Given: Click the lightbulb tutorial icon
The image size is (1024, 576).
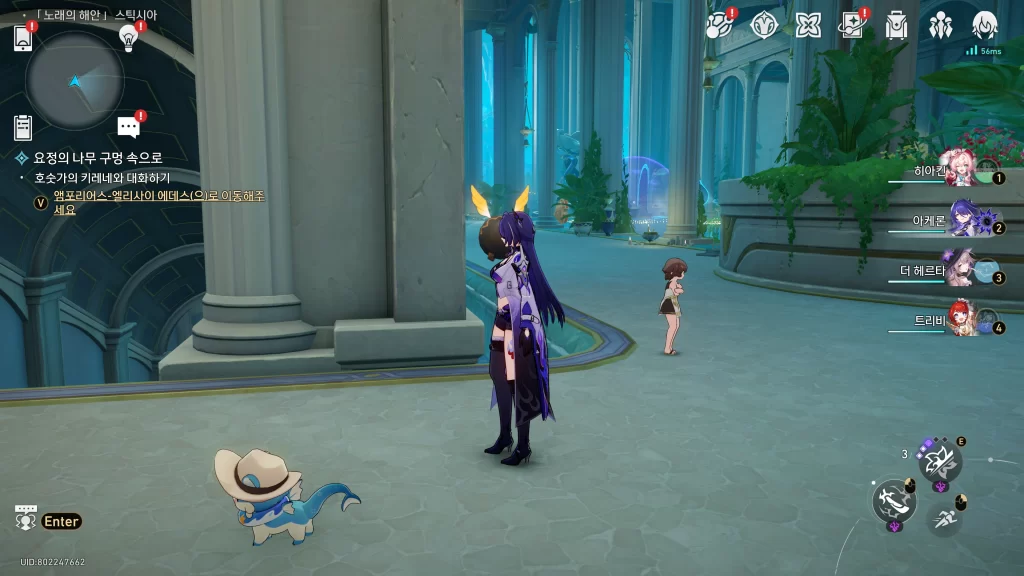Looking at the screenshot, I should [x=128, y=37].
